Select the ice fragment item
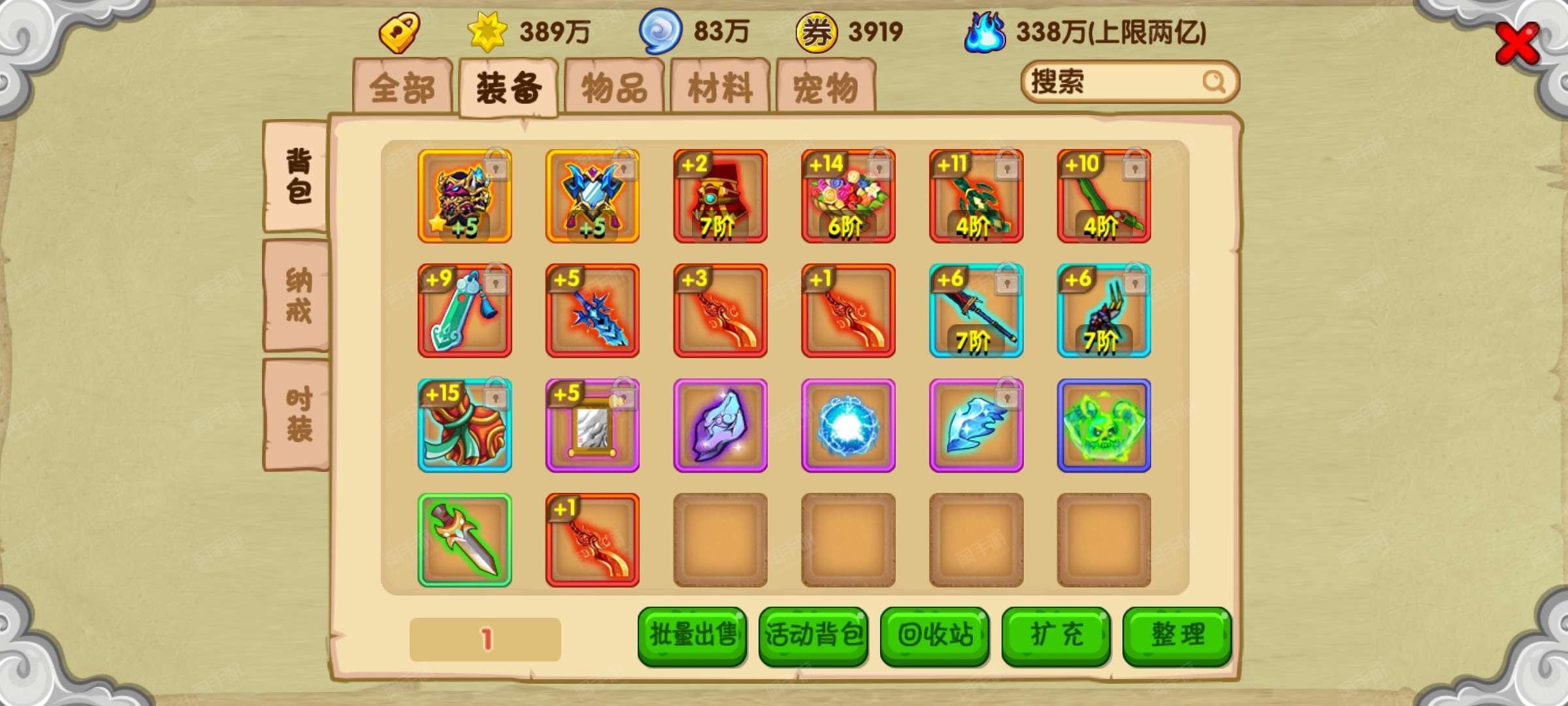This screenshot has width=1568, height=706. pyautogui.click(x=976, y=424)
